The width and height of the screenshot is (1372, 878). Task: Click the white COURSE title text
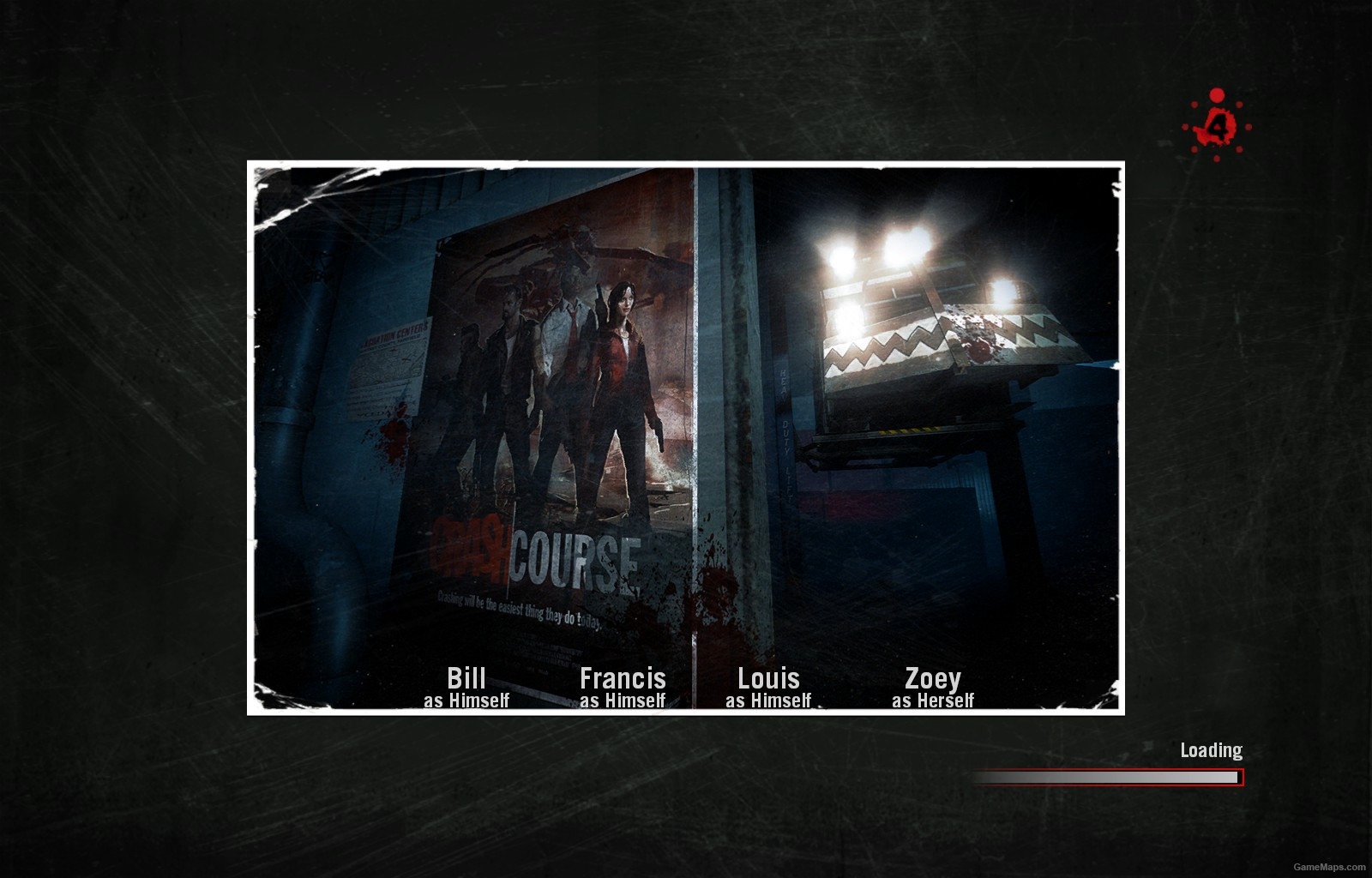576,556
